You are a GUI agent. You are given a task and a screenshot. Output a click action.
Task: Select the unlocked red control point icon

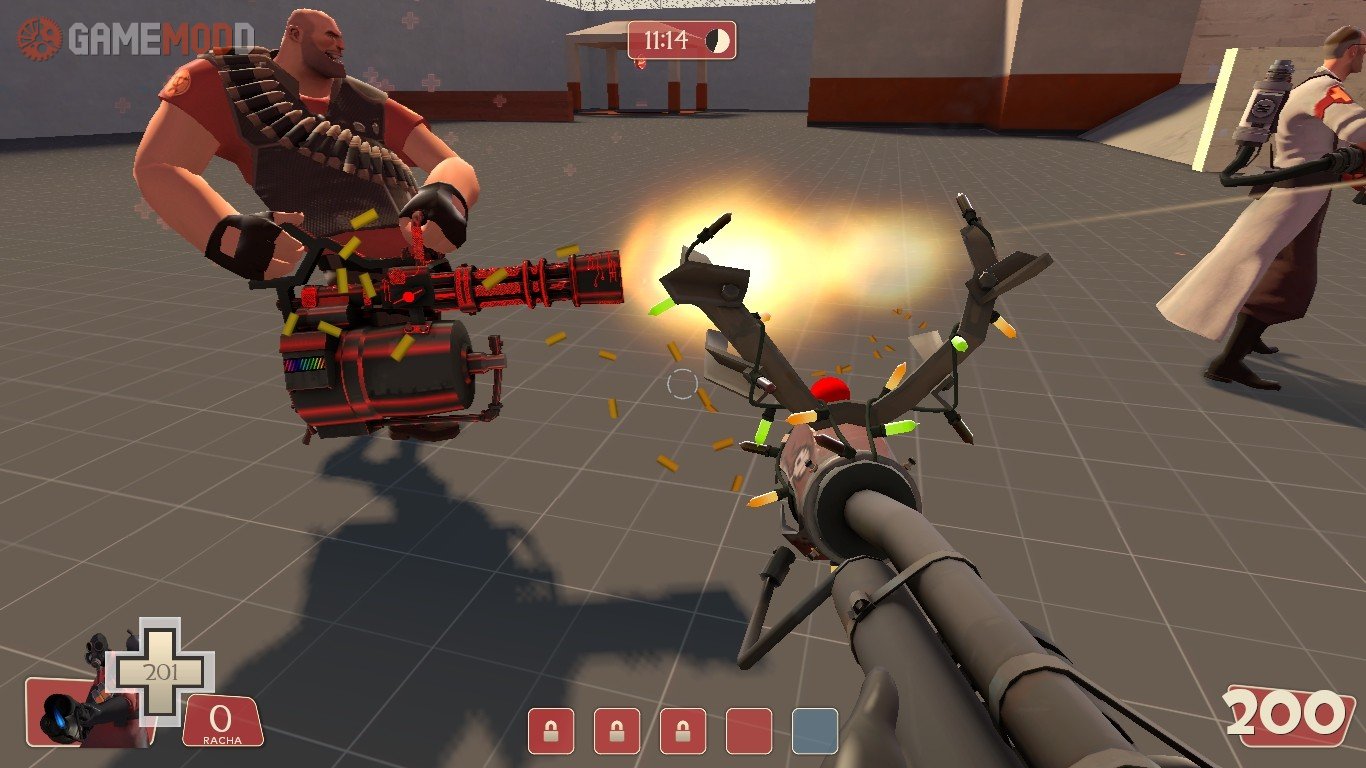pyautogui.click(x=749, y=731)
